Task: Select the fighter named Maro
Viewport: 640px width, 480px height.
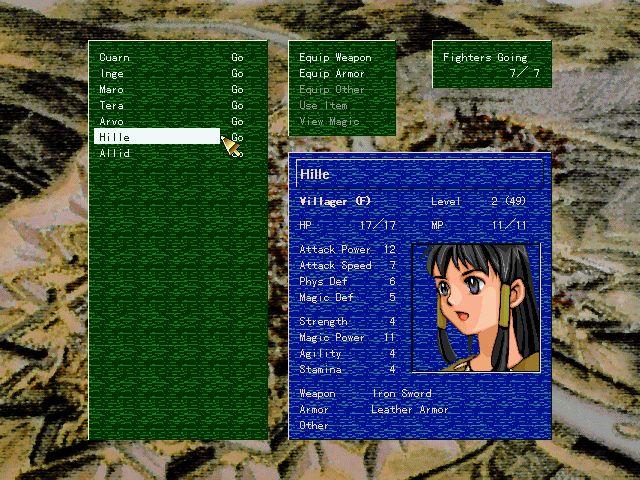Action: click(x=112, y=89)
